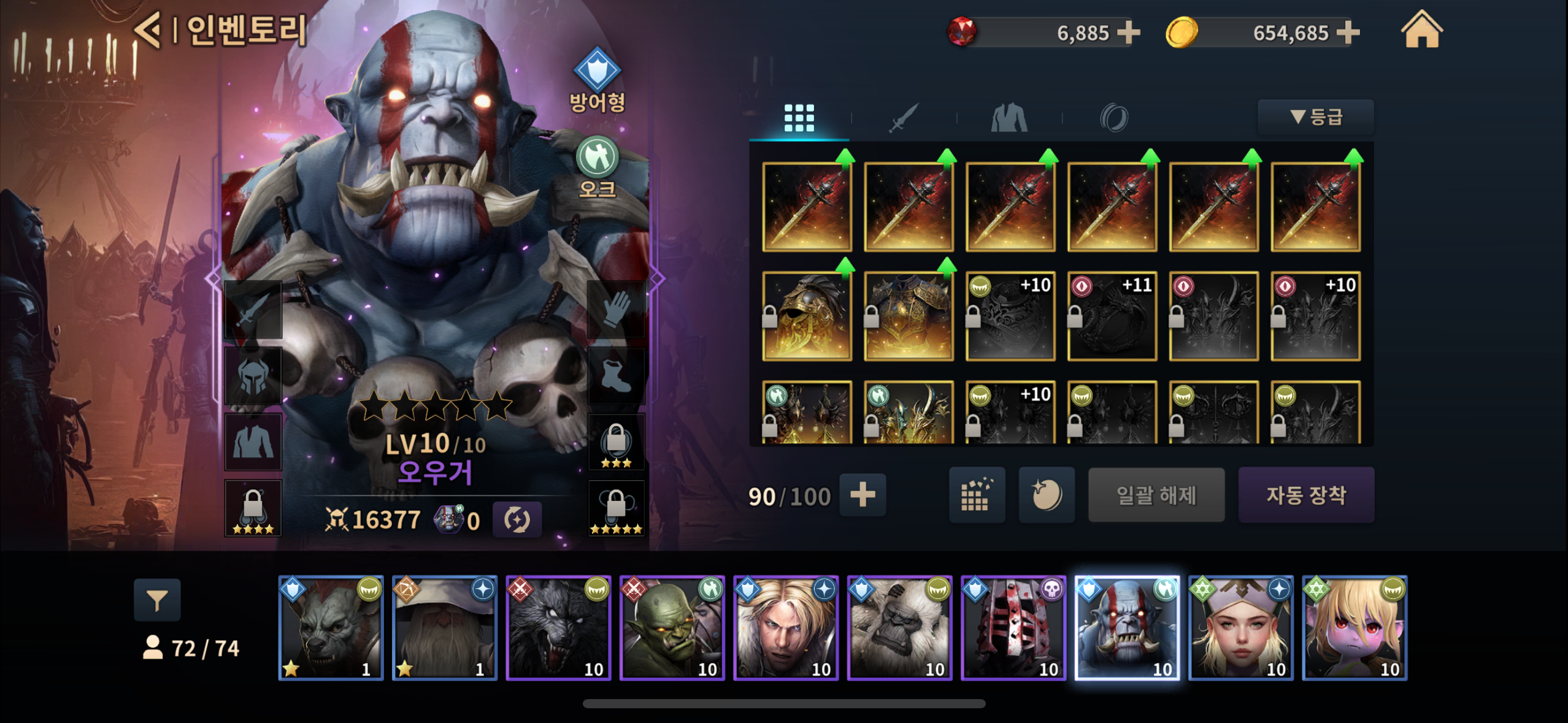Select the golden chest armor item

point(909,316)
